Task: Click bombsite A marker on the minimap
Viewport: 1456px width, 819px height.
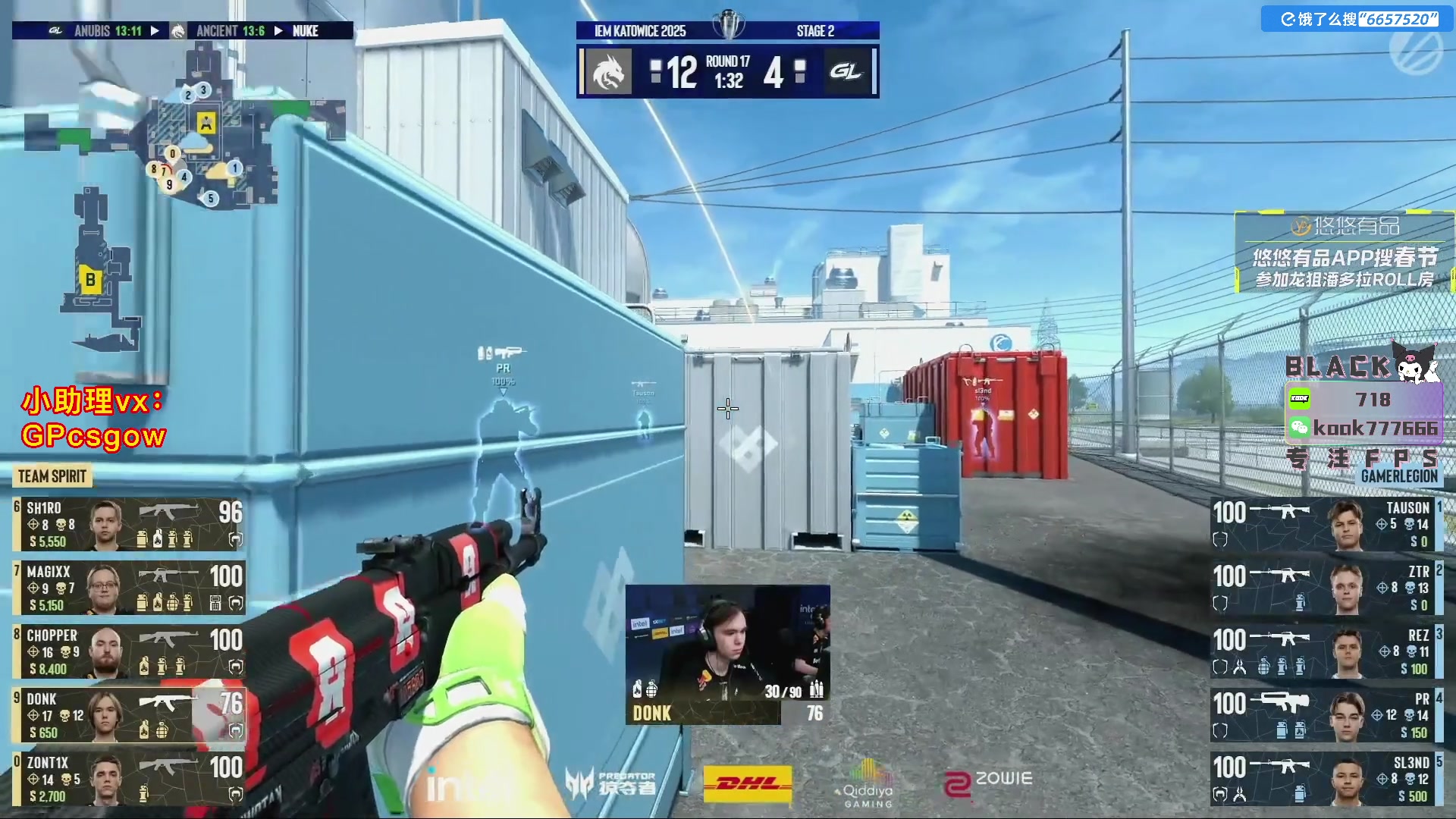Action: tap(206, 122)
